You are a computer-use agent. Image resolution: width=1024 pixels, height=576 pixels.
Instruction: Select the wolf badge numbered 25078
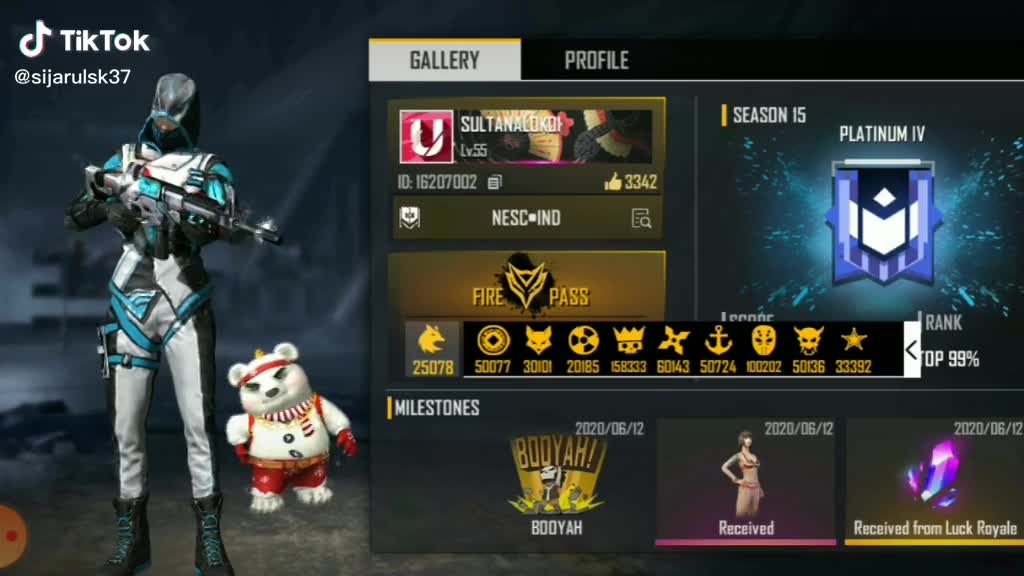pyautogui.click(x=433, y=349)
